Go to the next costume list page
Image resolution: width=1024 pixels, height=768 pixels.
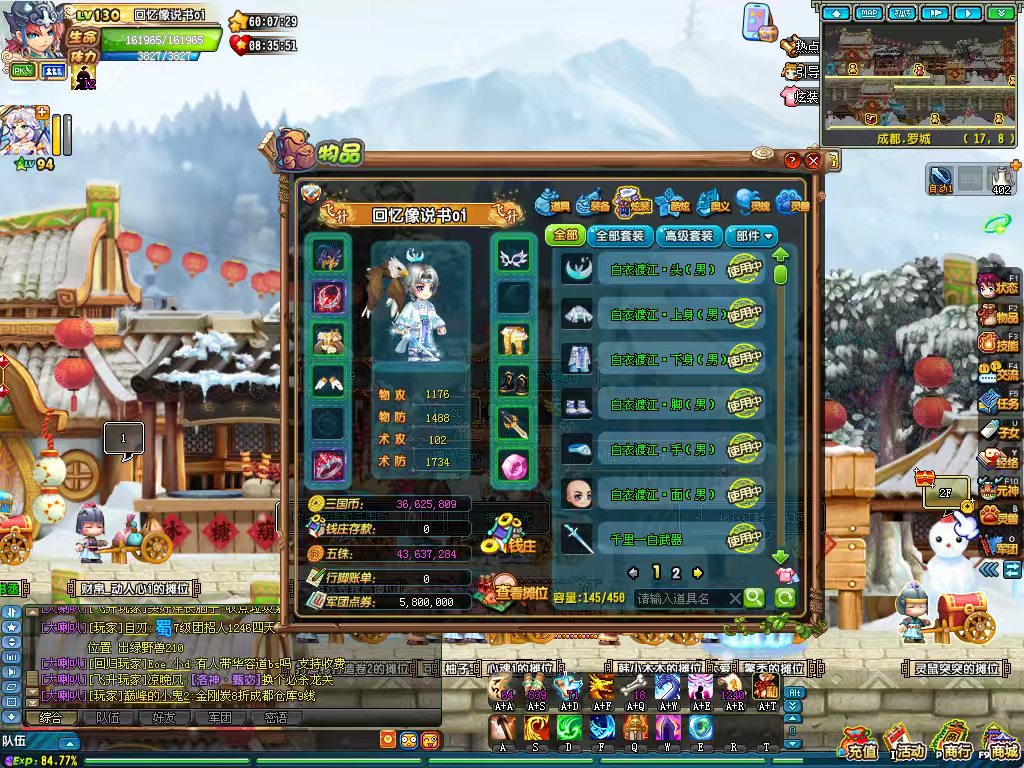coord(698,573)
